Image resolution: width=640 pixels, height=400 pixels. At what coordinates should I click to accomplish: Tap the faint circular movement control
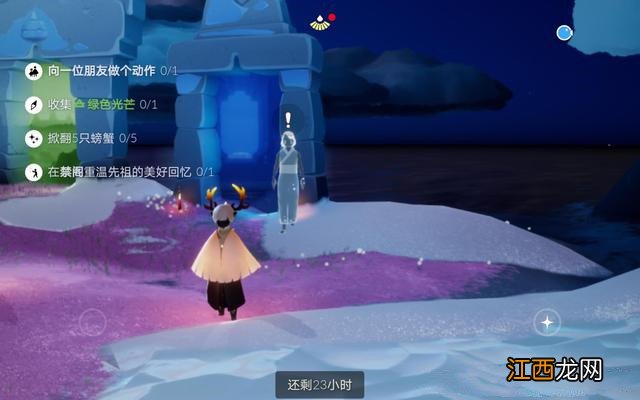click(92, 322)
